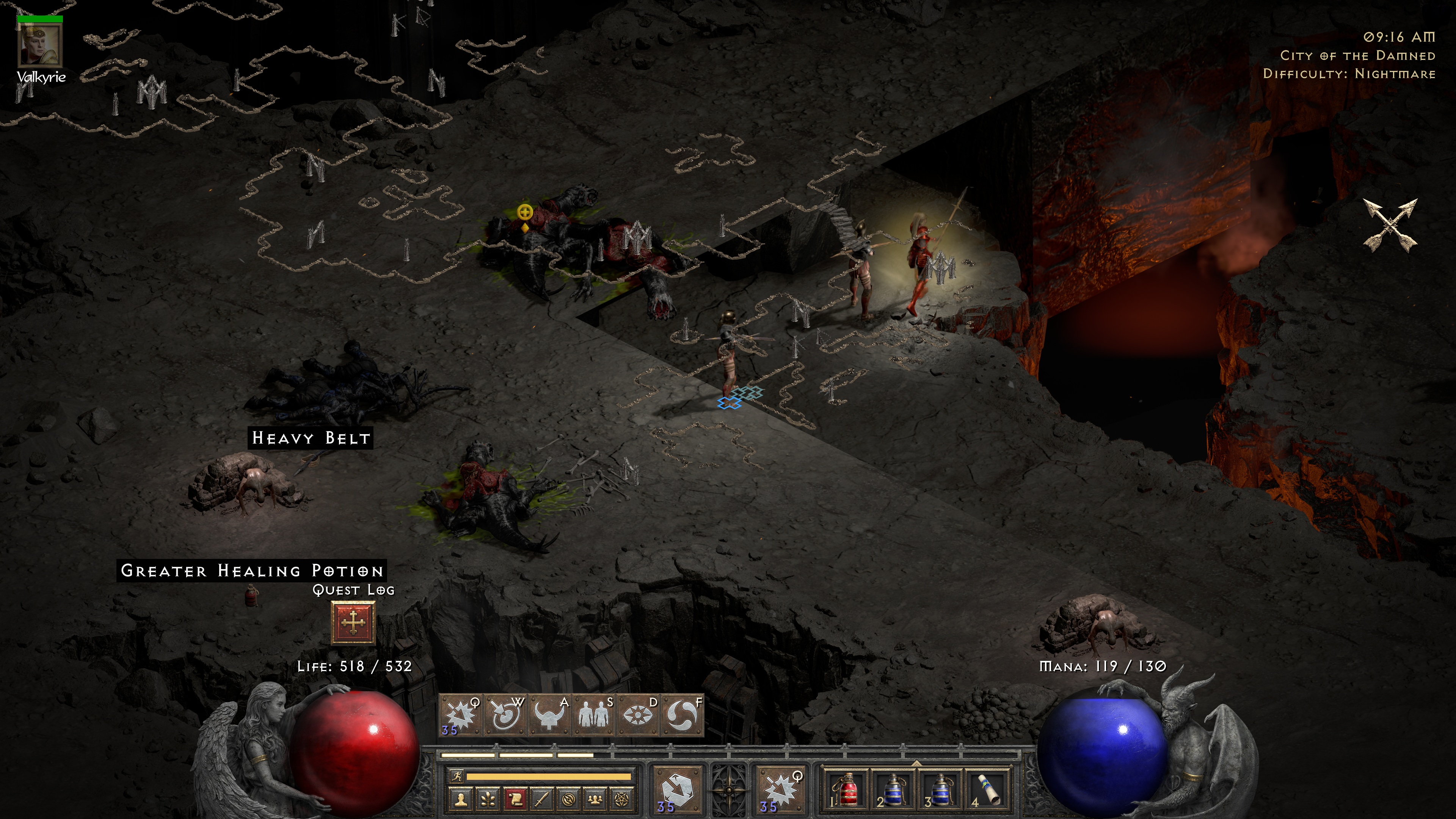Screen dimensions: 1456x819
Task: Click the red quest scroll icon
Action: click(x=515, y=799)
